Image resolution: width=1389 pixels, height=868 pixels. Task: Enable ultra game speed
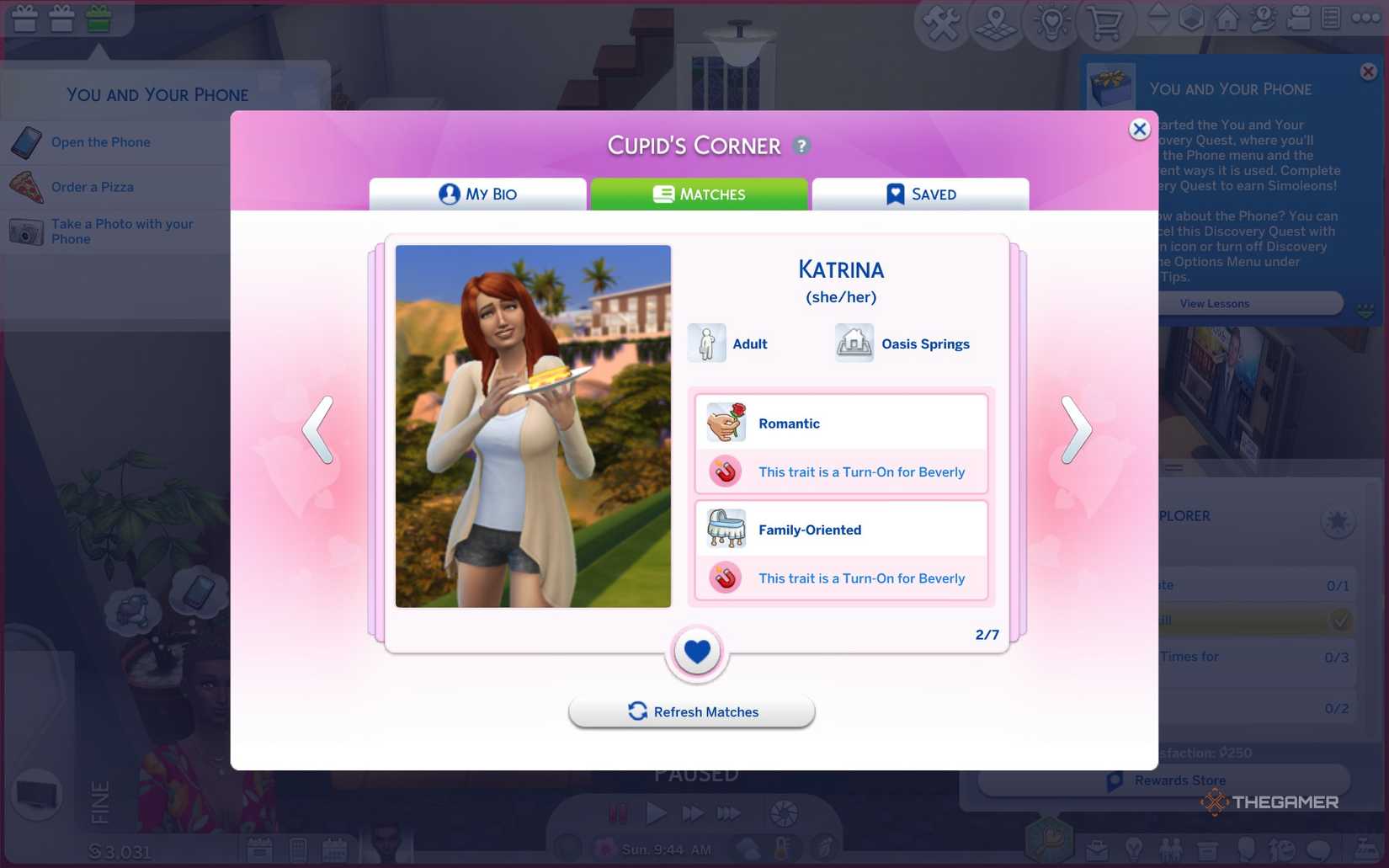tap(729, 812)
